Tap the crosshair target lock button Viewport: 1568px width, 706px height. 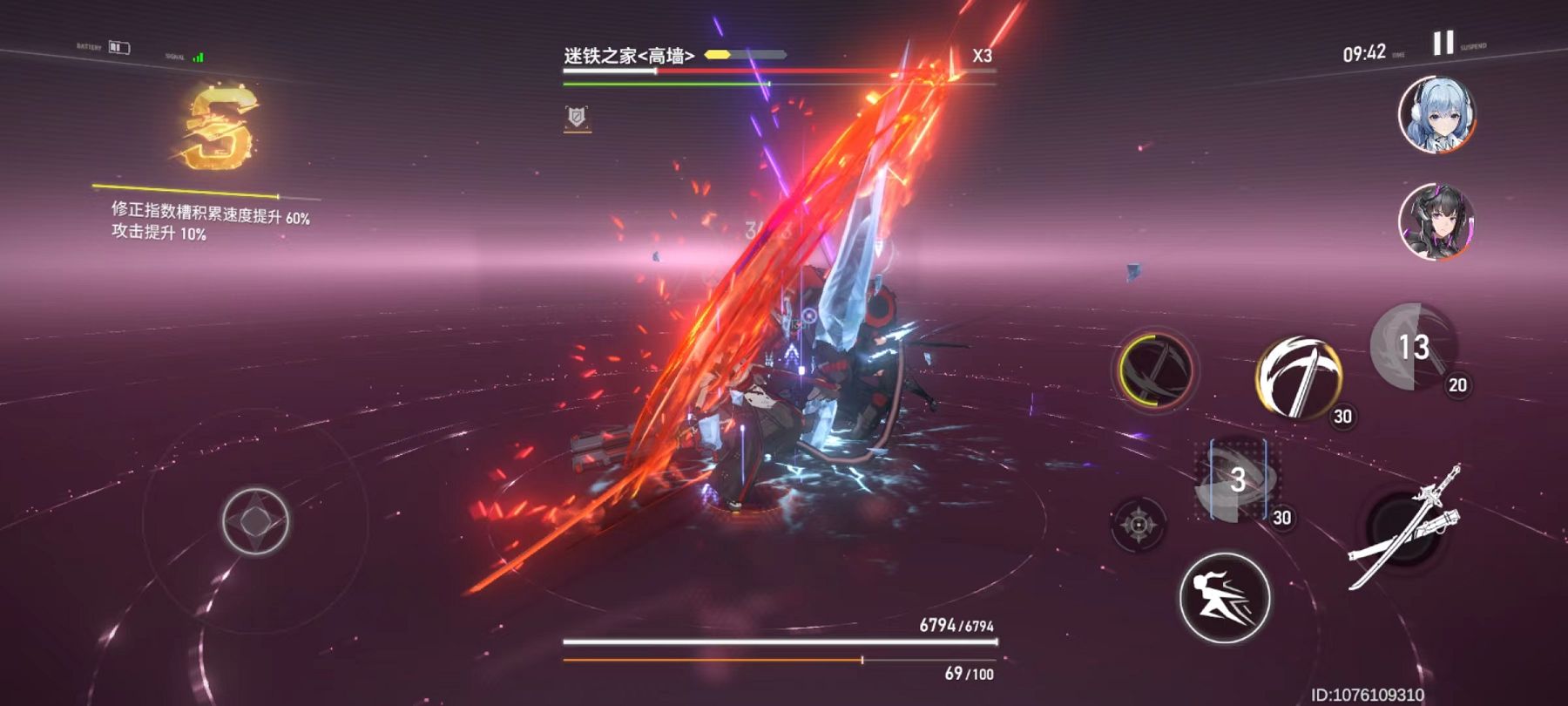point(1138,524)
